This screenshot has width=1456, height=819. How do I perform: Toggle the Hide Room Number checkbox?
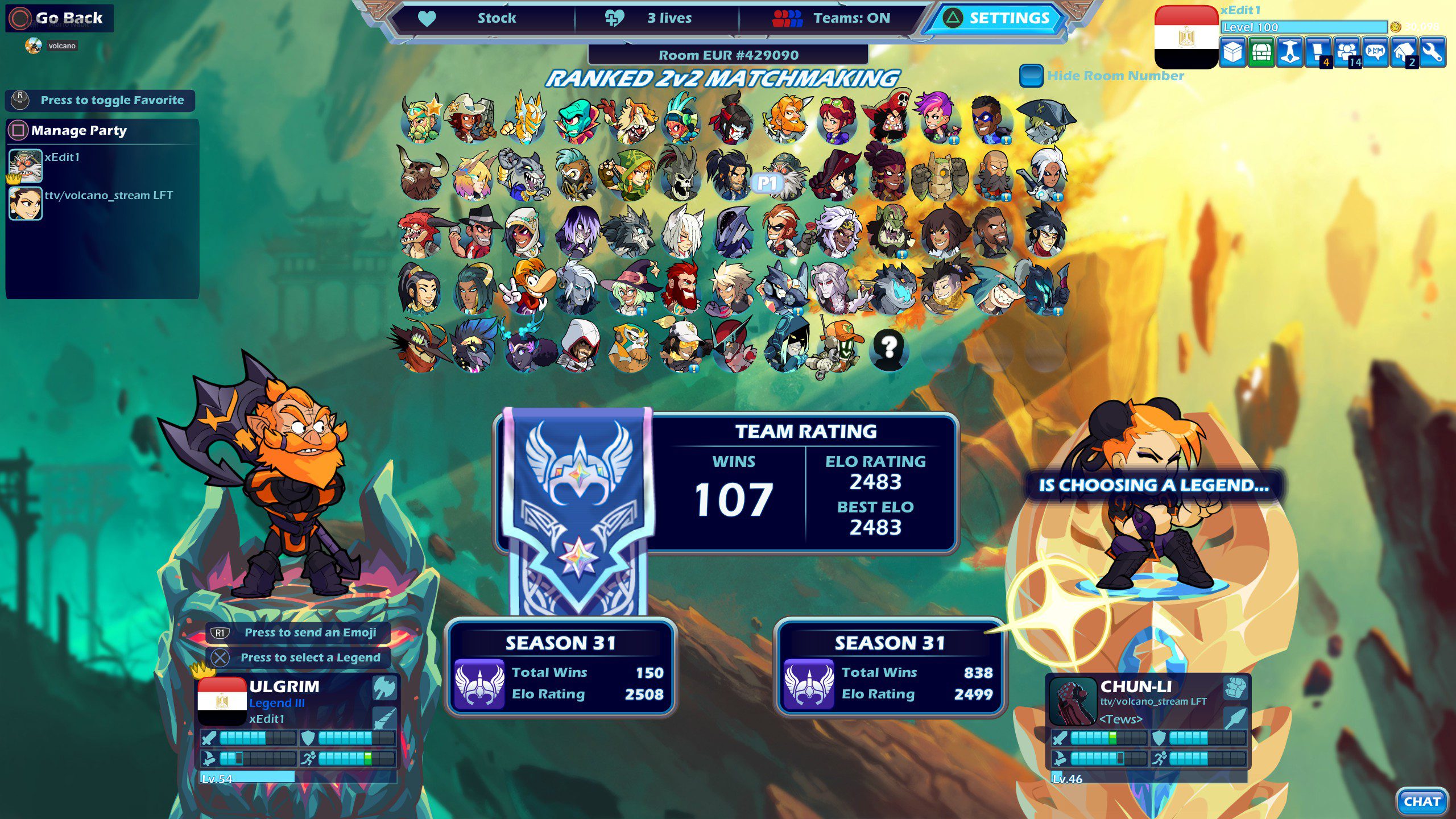[x=1031, y=76]
